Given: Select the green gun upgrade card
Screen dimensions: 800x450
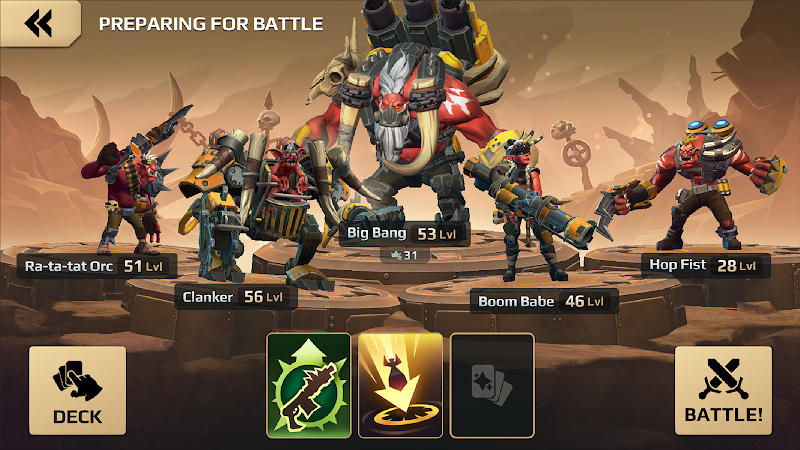Looking at the screenshot, I should click(x=308, y=385).
